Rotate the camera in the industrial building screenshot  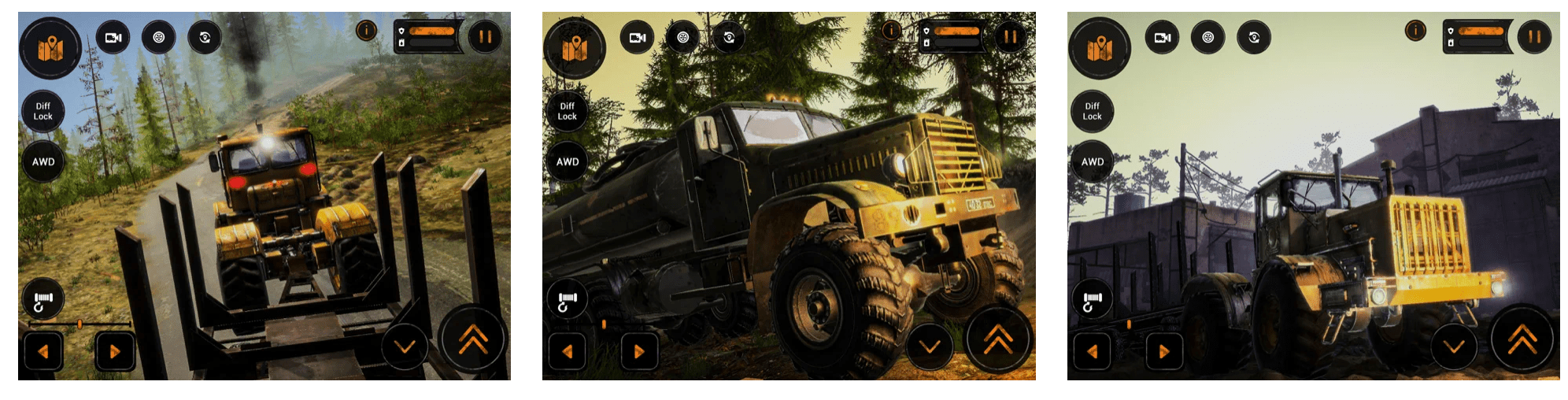1253,37
